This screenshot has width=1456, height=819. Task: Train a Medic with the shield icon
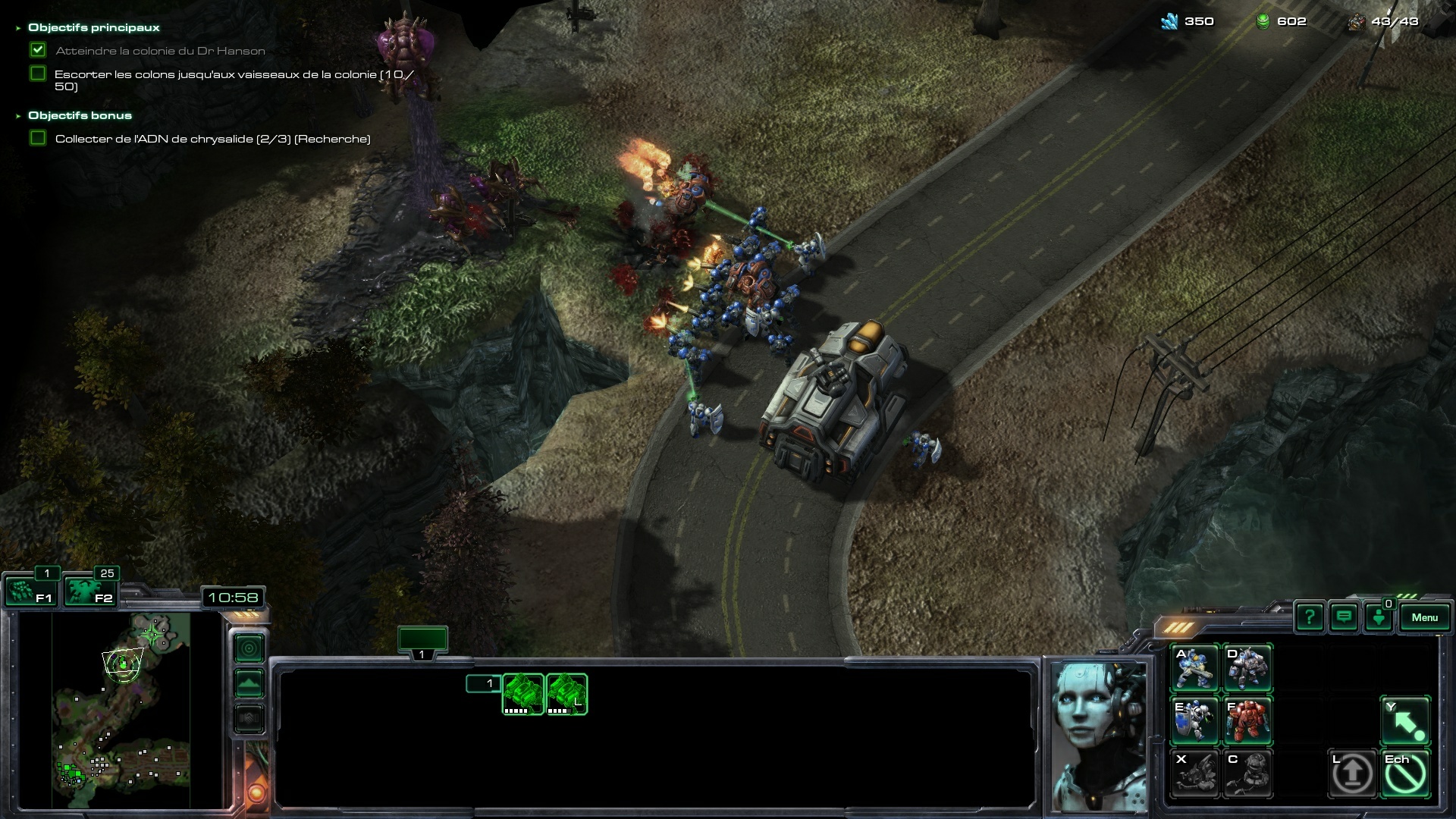tap(1194, 720)
